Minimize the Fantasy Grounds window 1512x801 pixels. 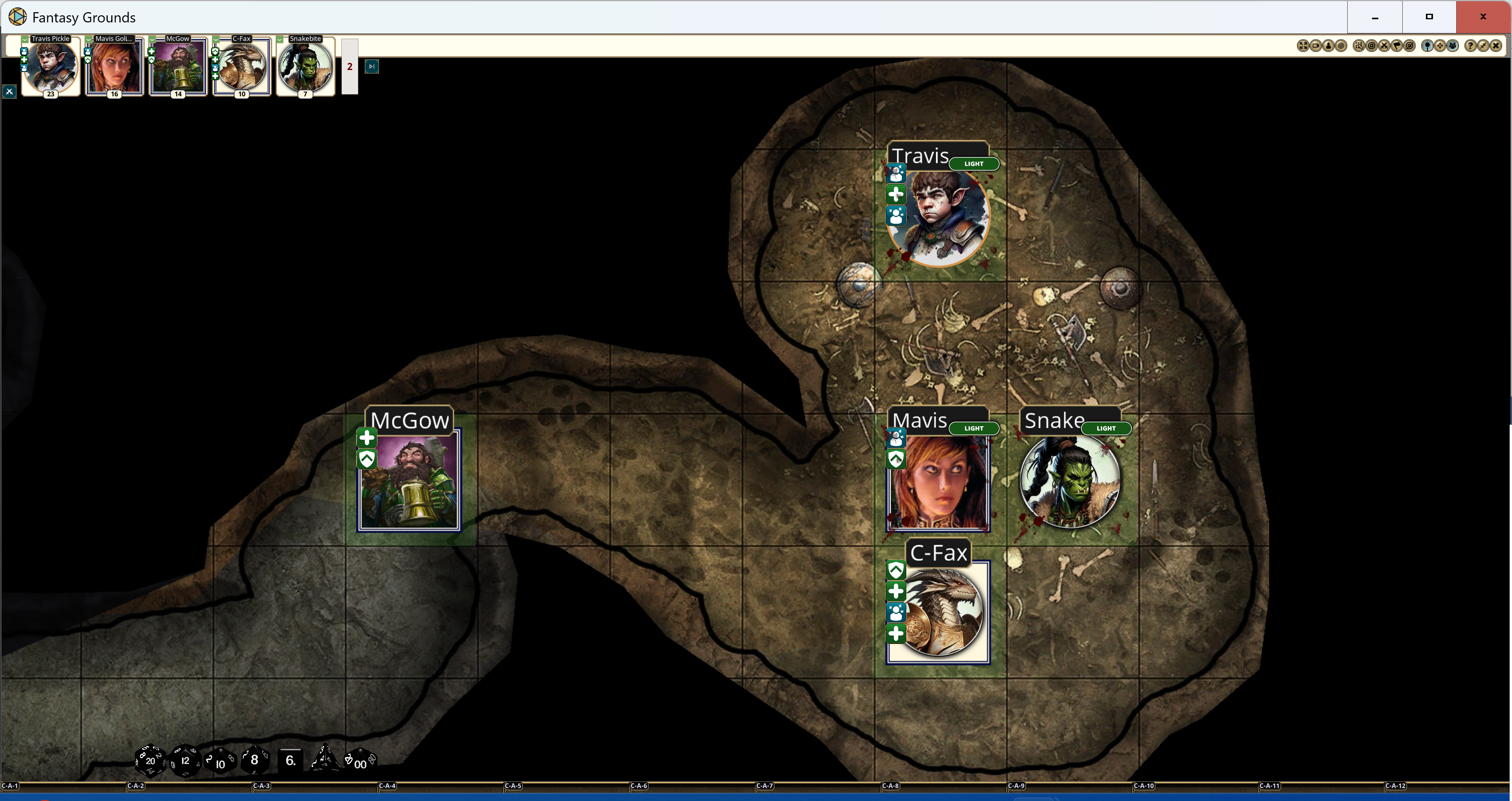[x=1375, y=17]
